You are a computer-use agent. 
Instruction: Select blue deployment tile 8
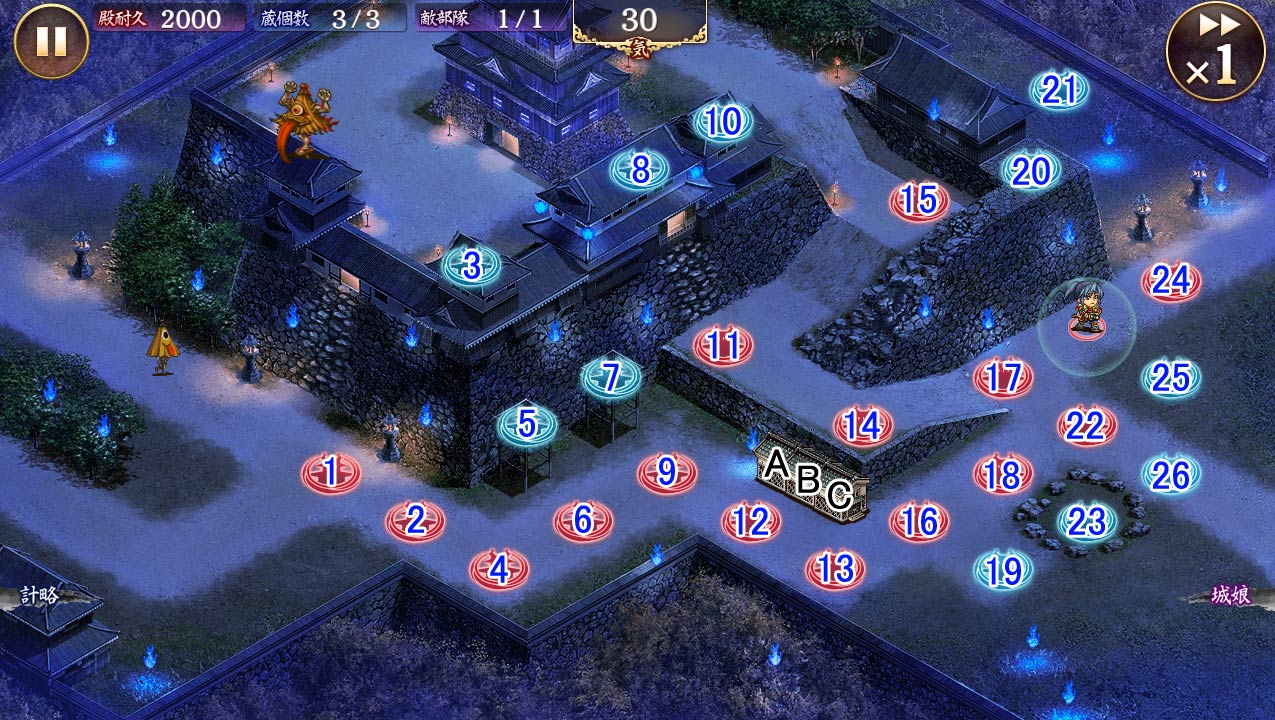640,170
